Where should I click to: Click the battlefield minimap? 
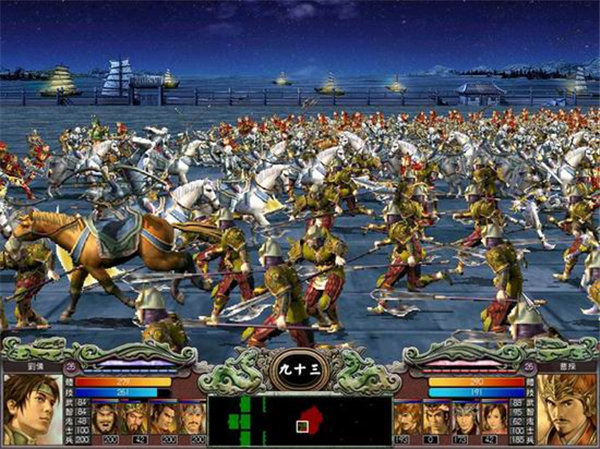point(299,420)
